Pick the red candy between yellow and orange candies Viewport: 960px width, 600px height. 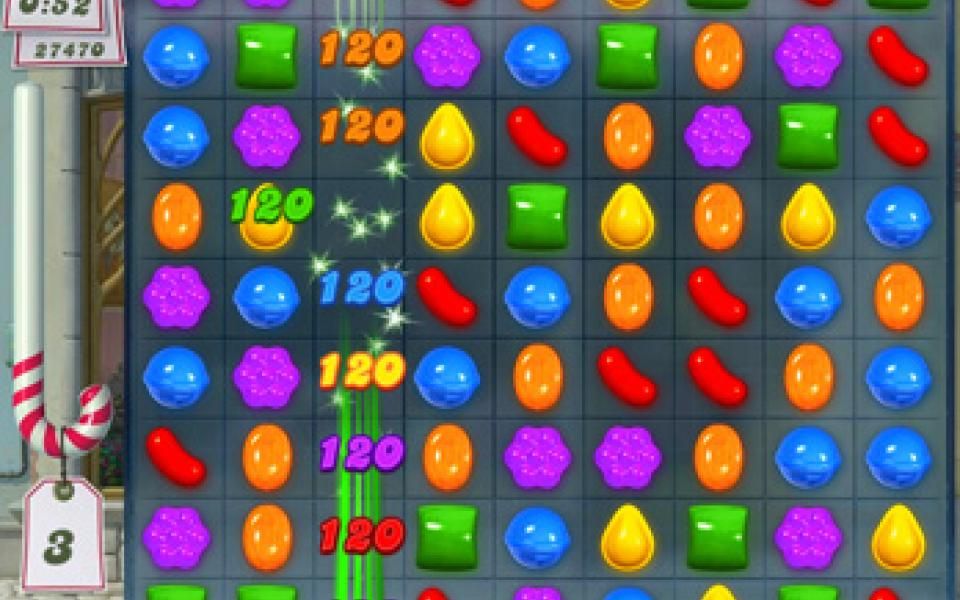pyautogui.click(x=537, y=136)
